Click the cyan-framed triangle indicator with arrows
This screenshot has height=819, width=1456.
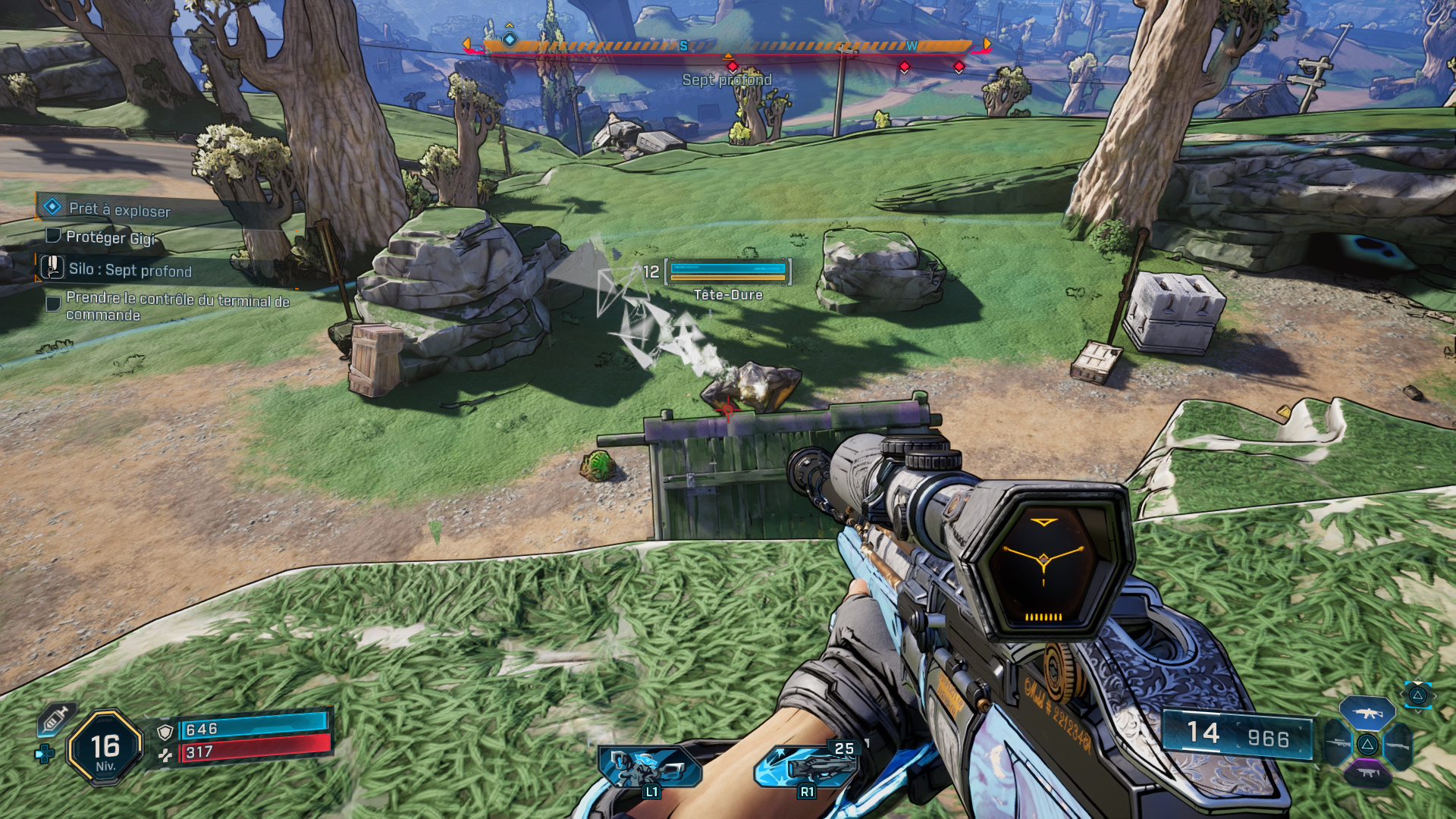point(1417,695)
